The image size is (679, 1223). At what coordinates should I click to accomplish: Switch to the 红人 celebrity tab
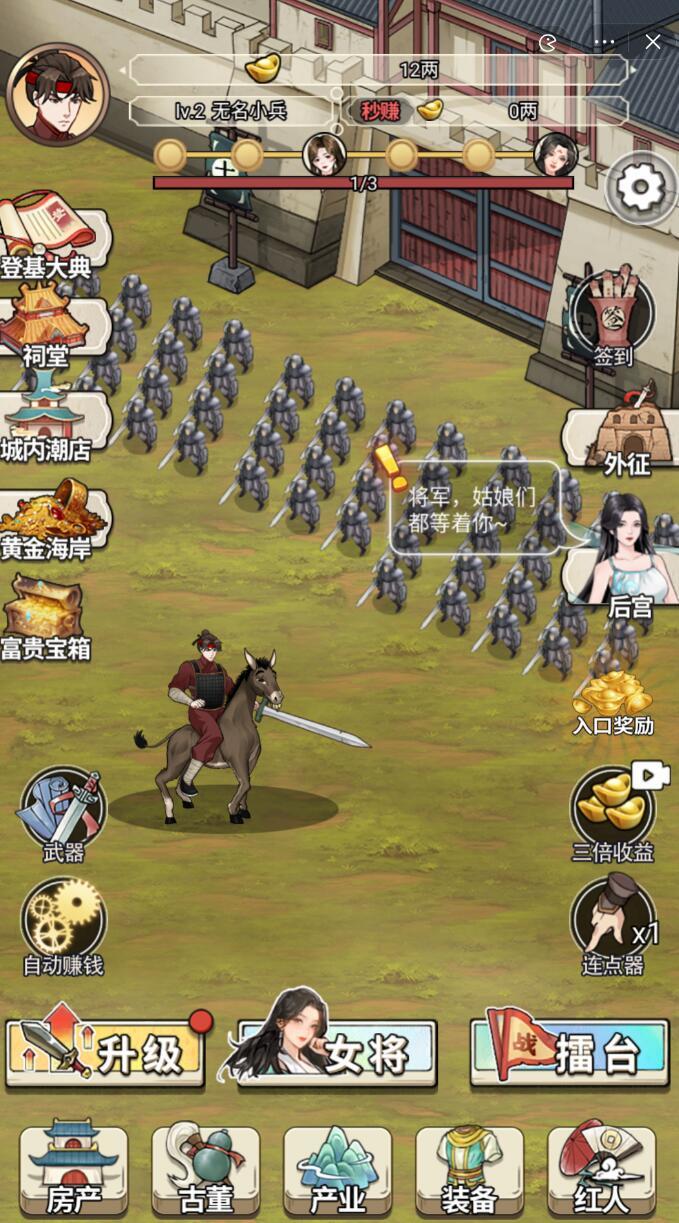point(602,1169)
